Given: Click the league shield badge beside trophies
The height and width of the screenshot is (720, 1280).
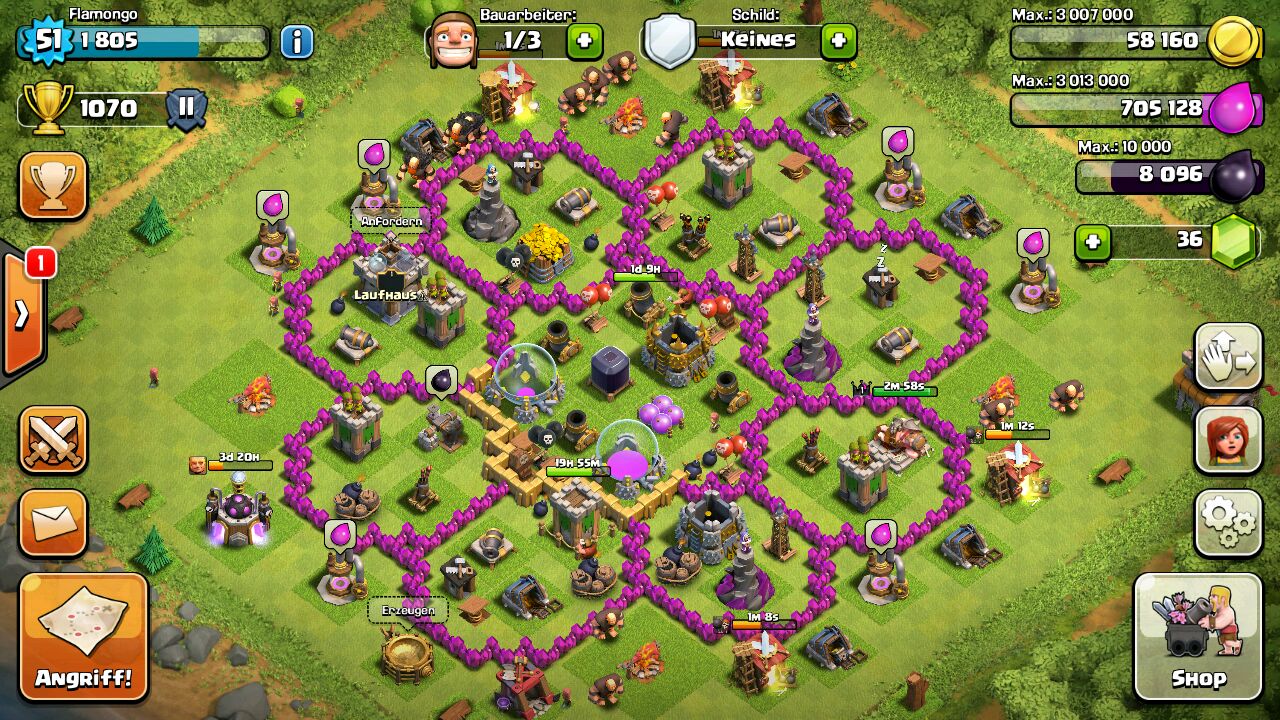Looking at the screenshot, I should pos(186,108).
